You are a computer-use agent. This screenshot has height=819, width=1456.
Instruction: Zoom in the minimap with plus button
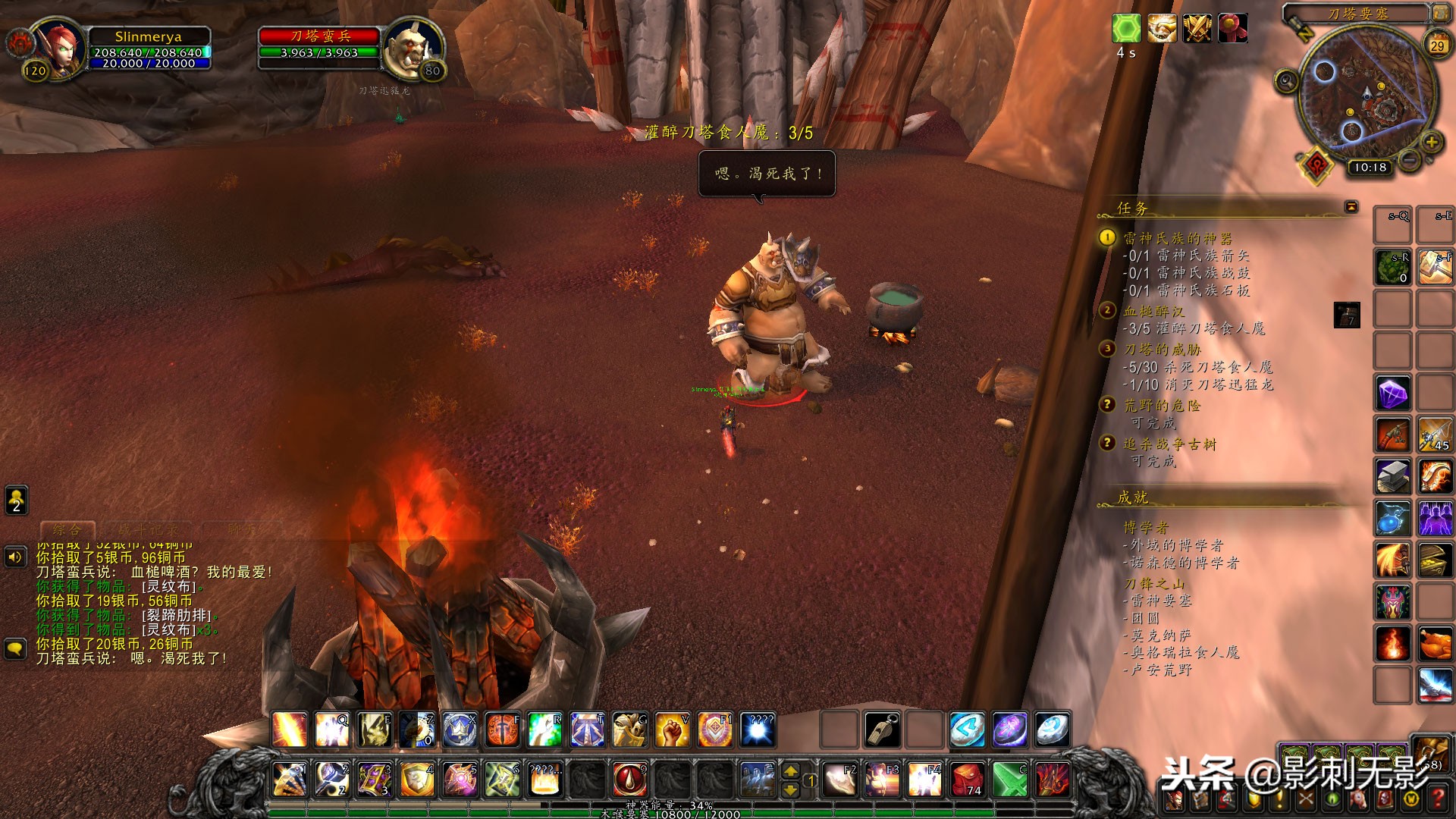[x=1431, y=142]
